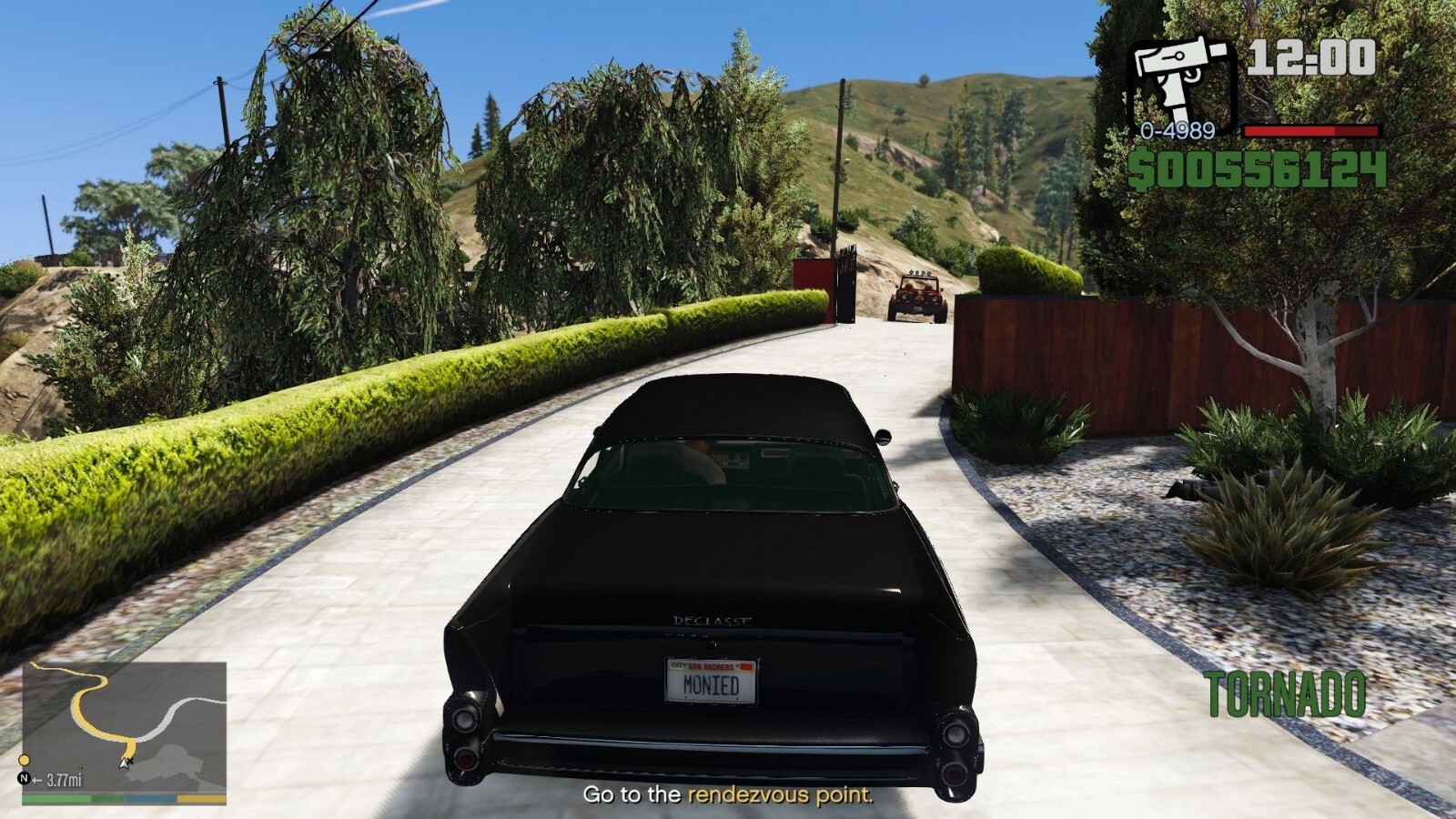
Task: Click the waypoint dot on the minimap
Action: pos(25,760)
